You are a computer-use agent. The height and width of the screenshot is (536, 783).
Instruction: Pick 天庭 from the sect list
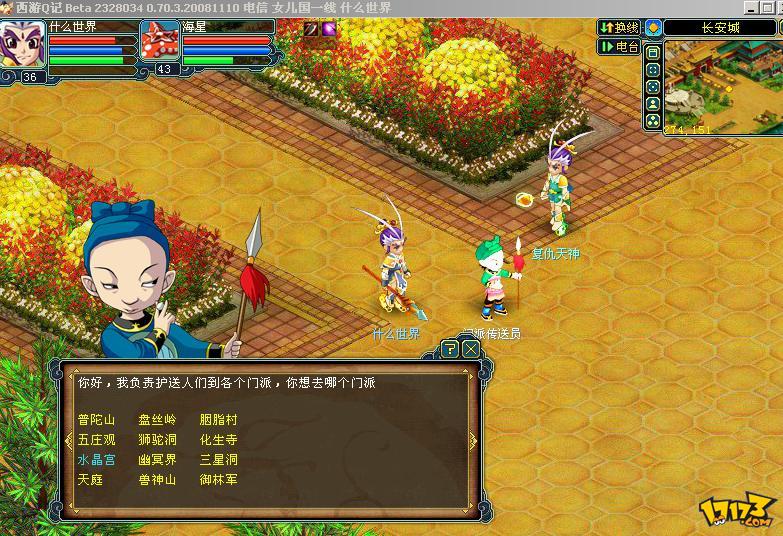coord(90,480)
